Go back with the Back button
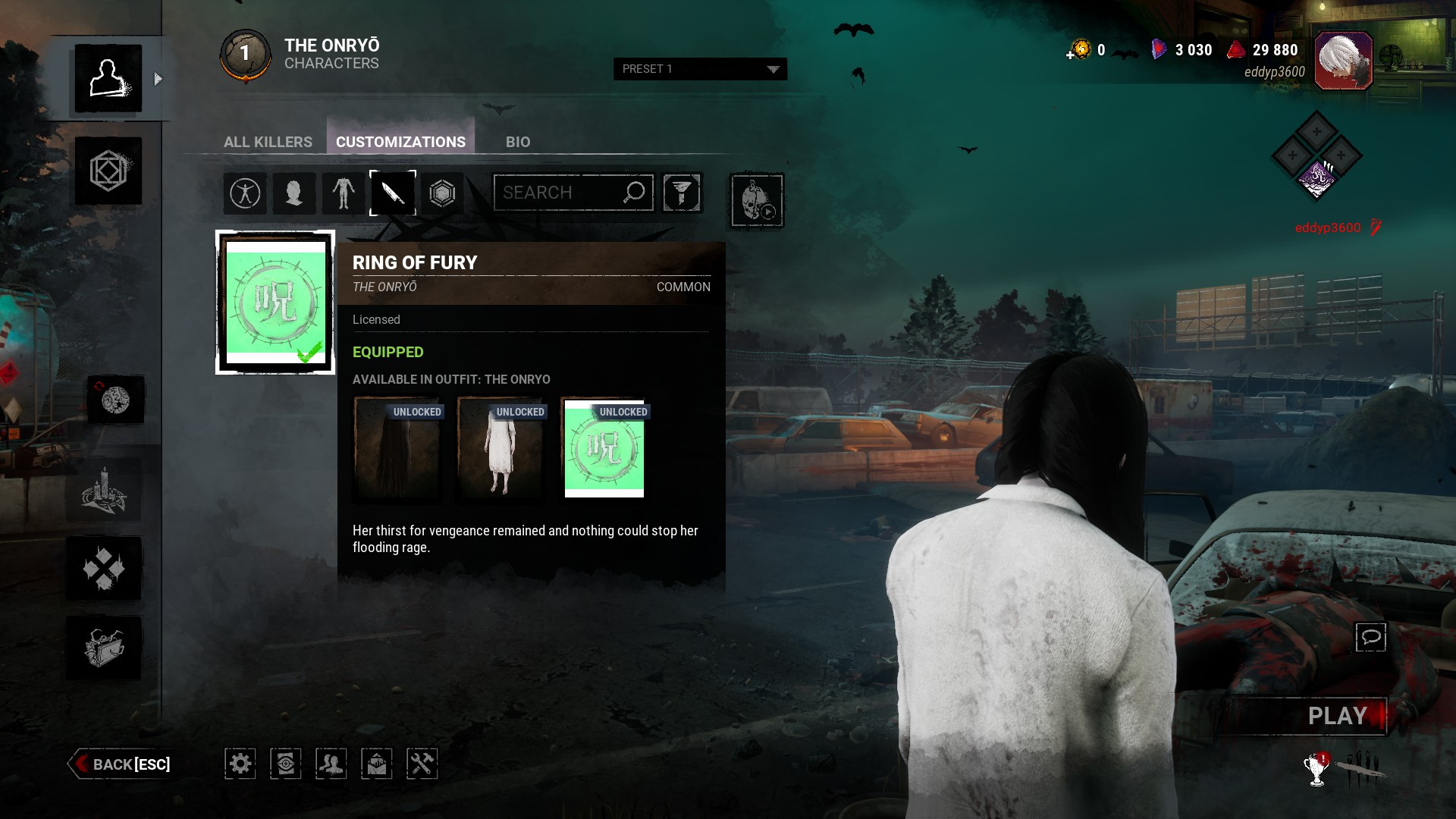1456x819 pixels. click(121, 764)
